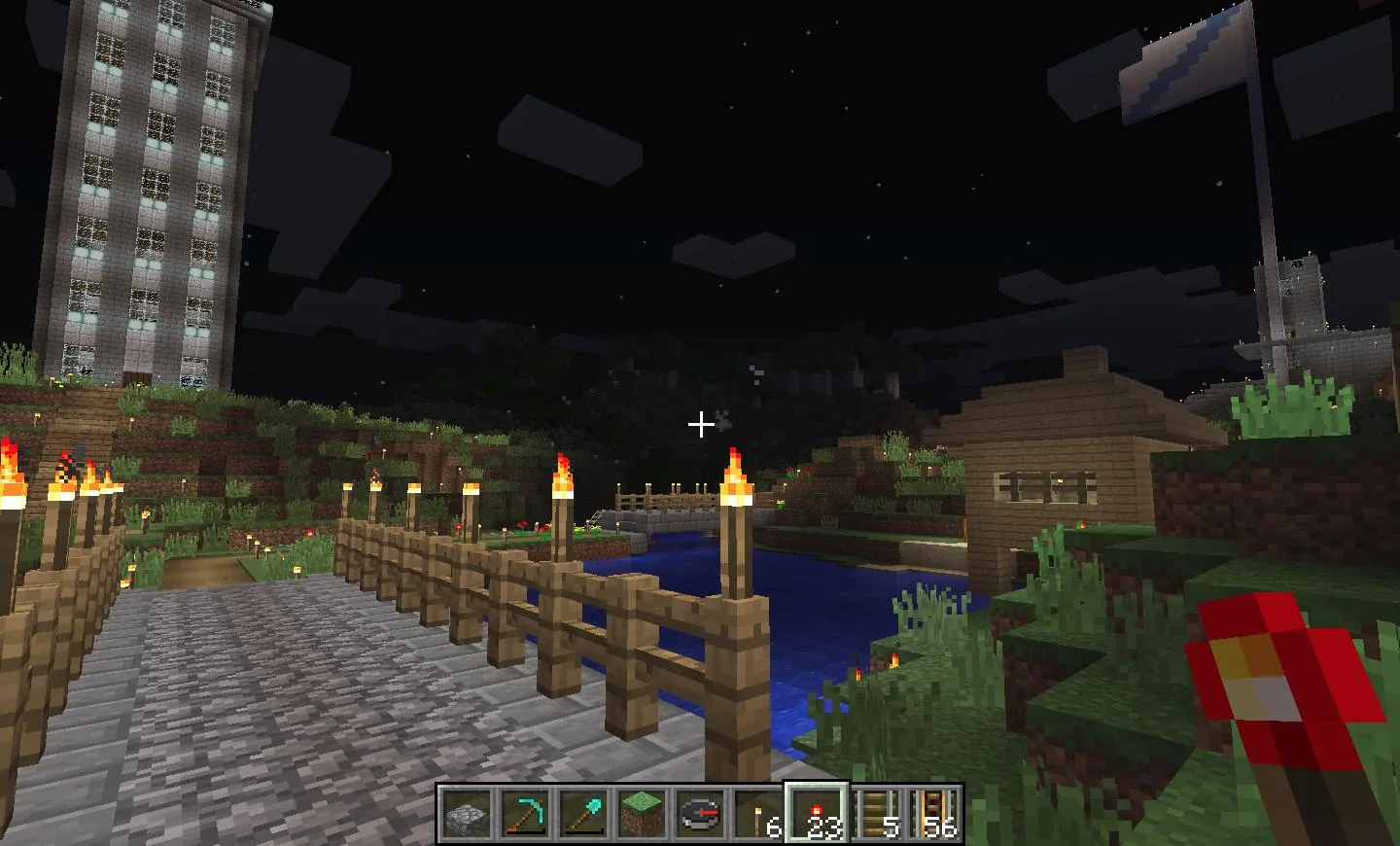1400x846 pixels.
Task: Choose the powered rails stack of 56
Action: pos(933,813)
